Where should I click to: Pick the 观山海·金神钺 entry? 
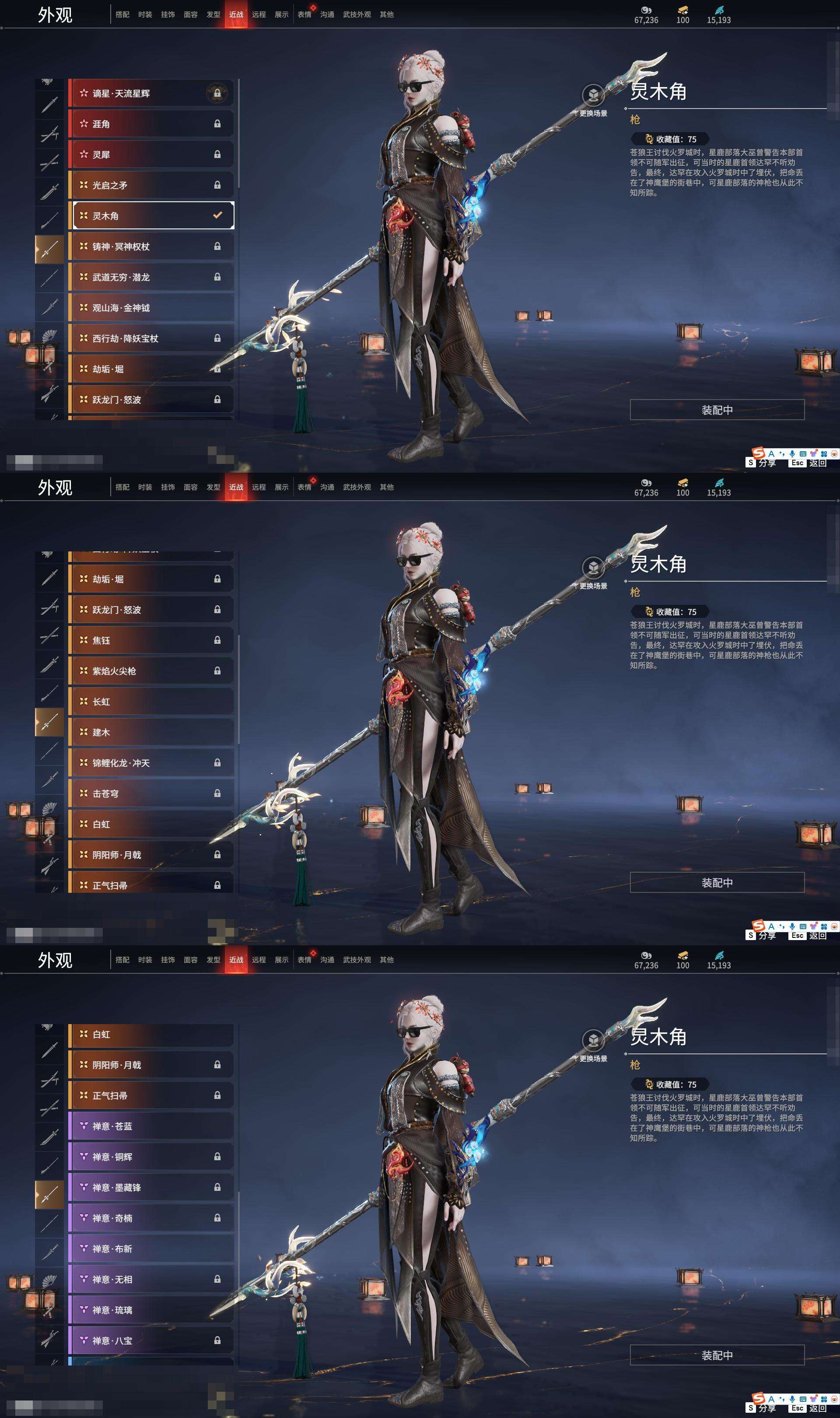pyautogui.click(x=150, y=307)
